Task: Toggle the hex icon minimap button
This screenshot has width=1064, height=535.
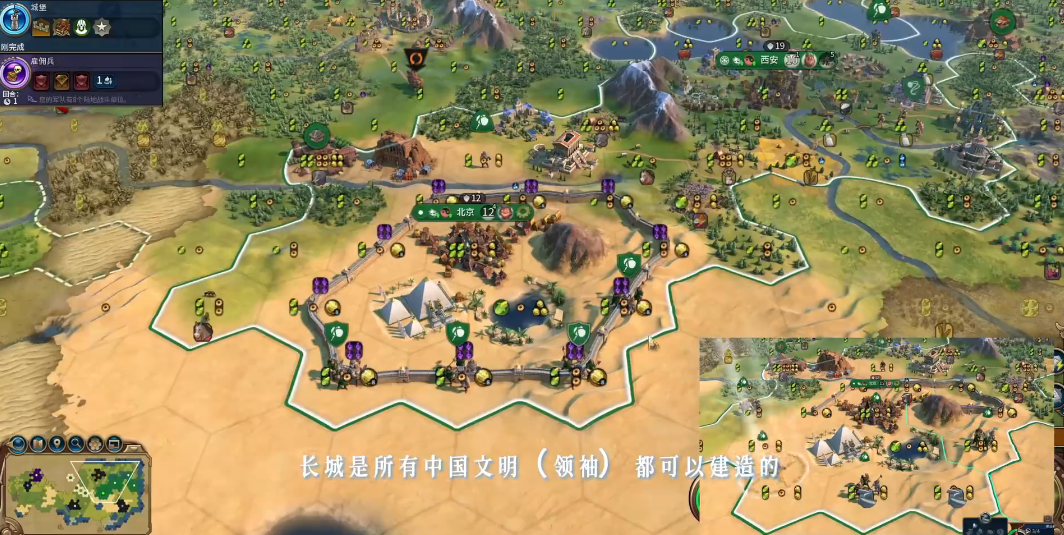Action: [x=95, y=443]
